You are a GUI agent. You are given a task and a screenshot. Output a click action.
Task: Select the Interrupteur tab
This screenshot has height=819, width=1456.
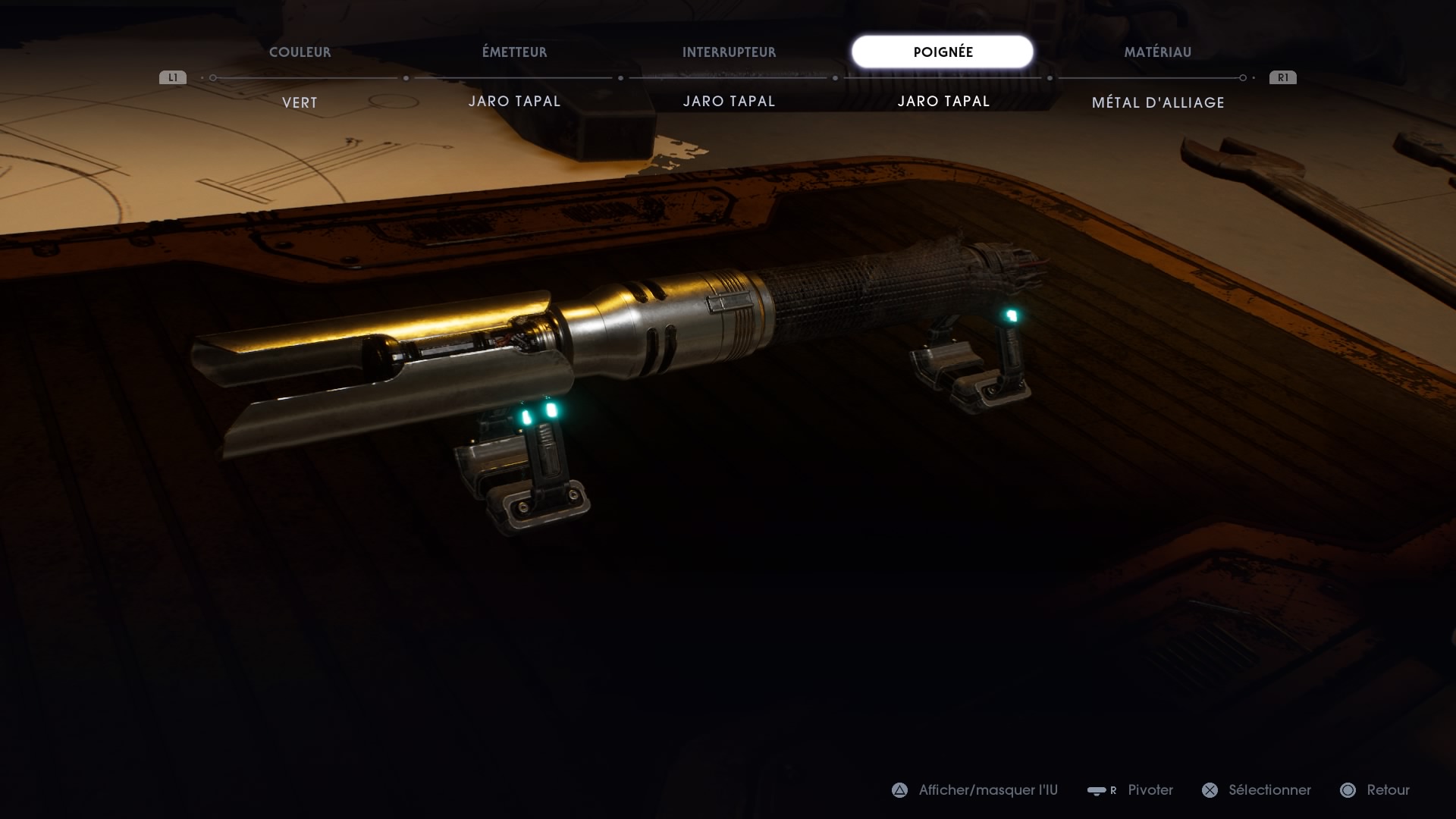tap(729, 52)
